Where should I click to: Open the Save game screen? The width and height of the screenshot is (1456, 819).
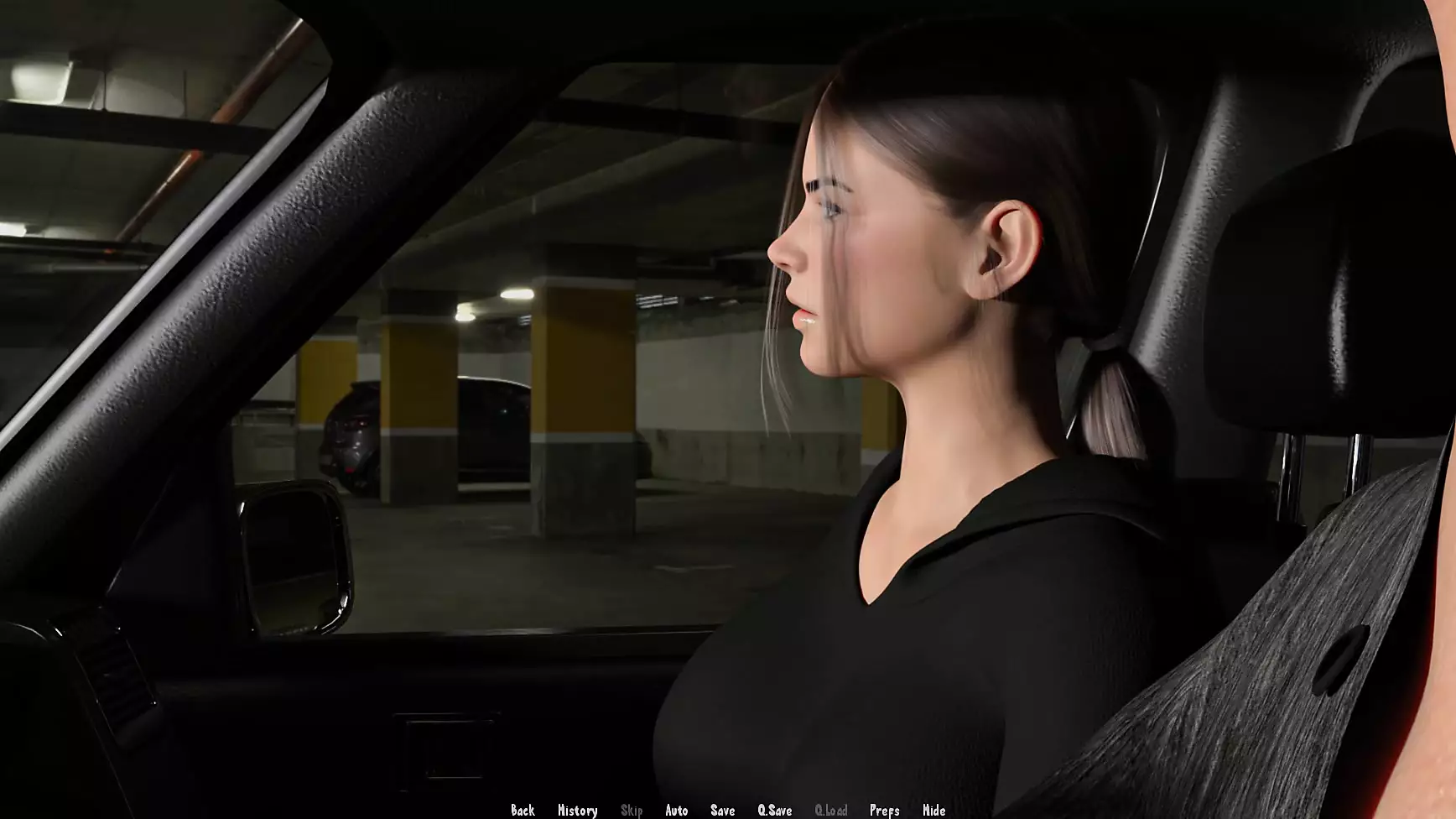coord(722,810)
